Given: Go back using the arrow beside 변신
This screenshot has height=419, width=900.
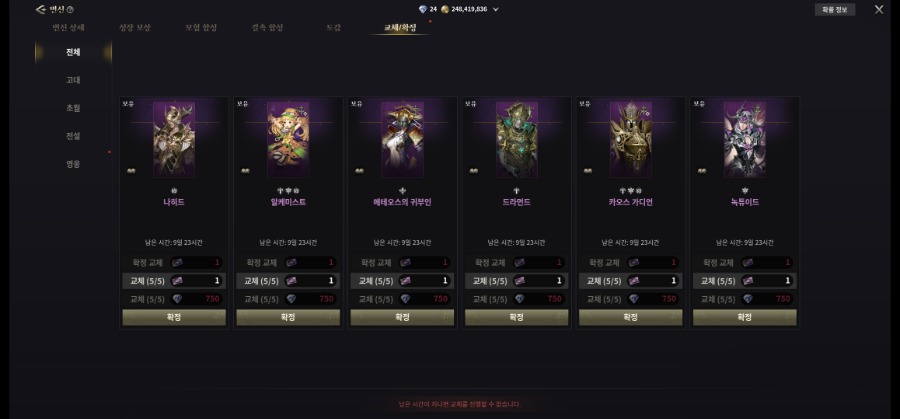Looking at the screenshot, I should point(40,9).
